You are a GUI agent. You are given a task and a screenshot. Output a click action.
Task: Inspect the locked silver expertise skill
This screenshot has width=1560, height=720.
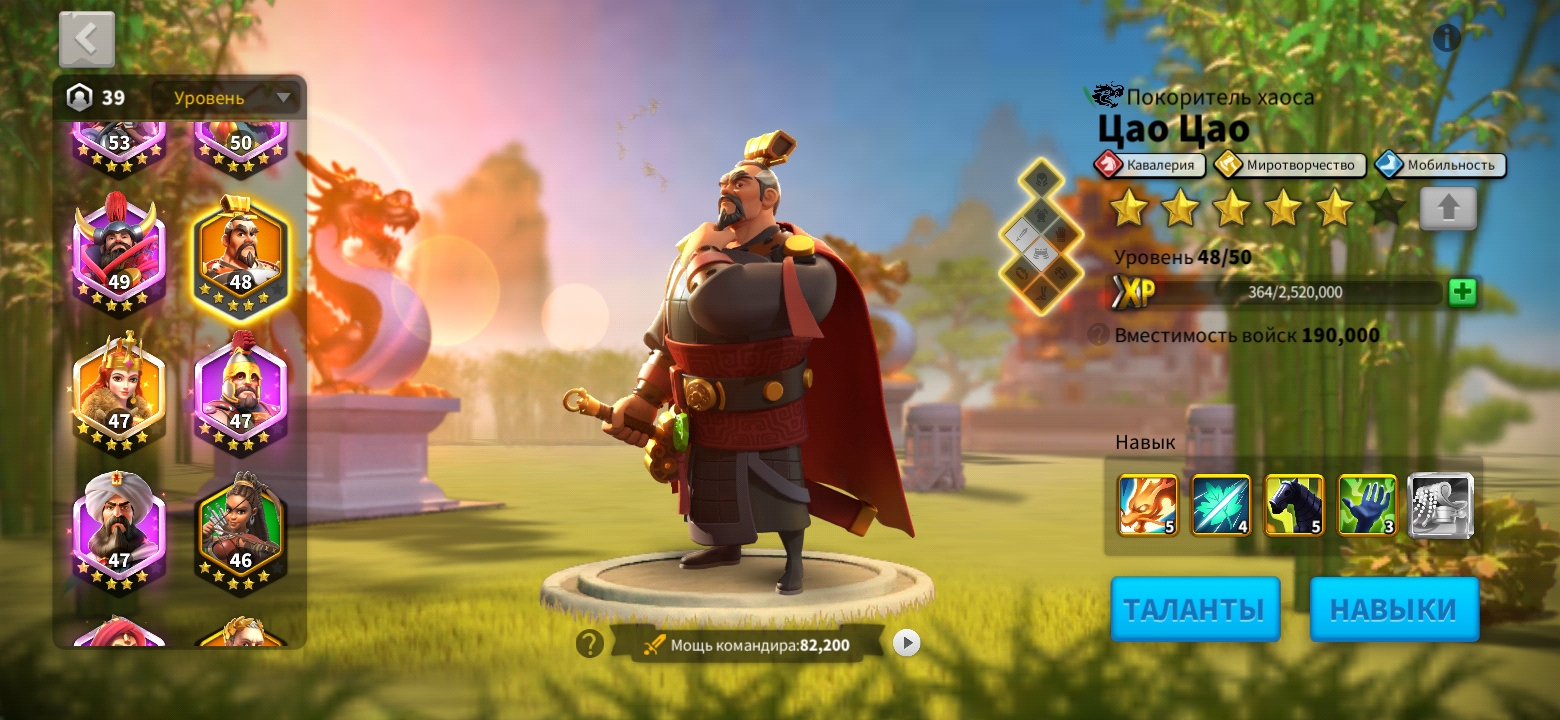point(1440,506)
